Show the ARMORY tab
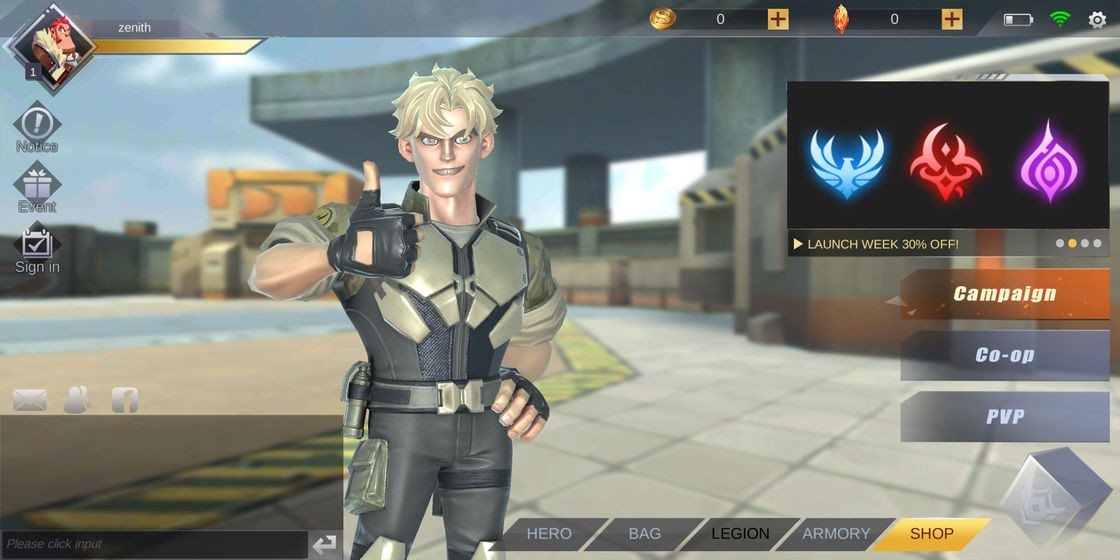The image size is (1120, 560). [836, 534]
